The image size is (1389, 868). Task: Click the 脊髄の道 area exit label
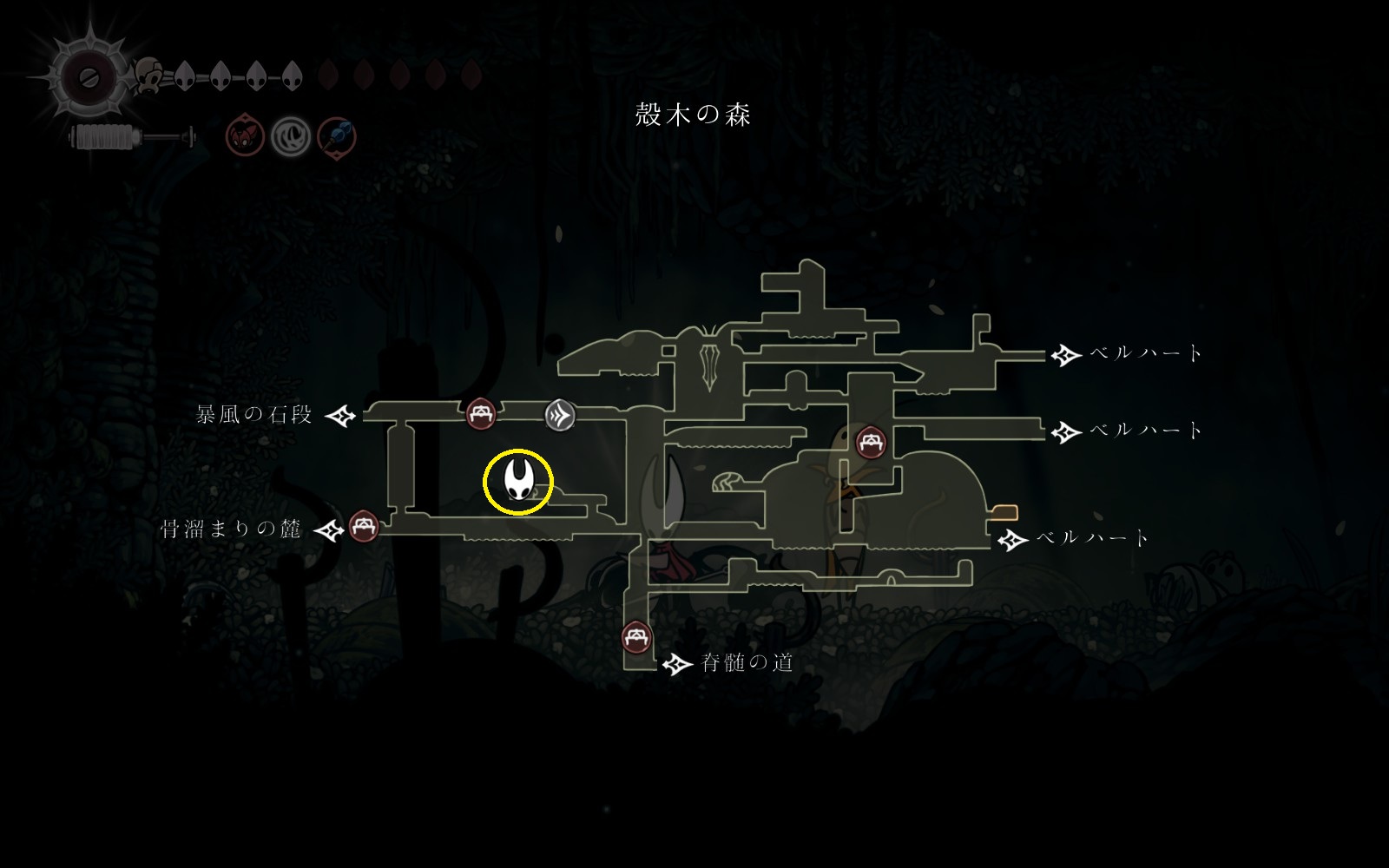747,663
